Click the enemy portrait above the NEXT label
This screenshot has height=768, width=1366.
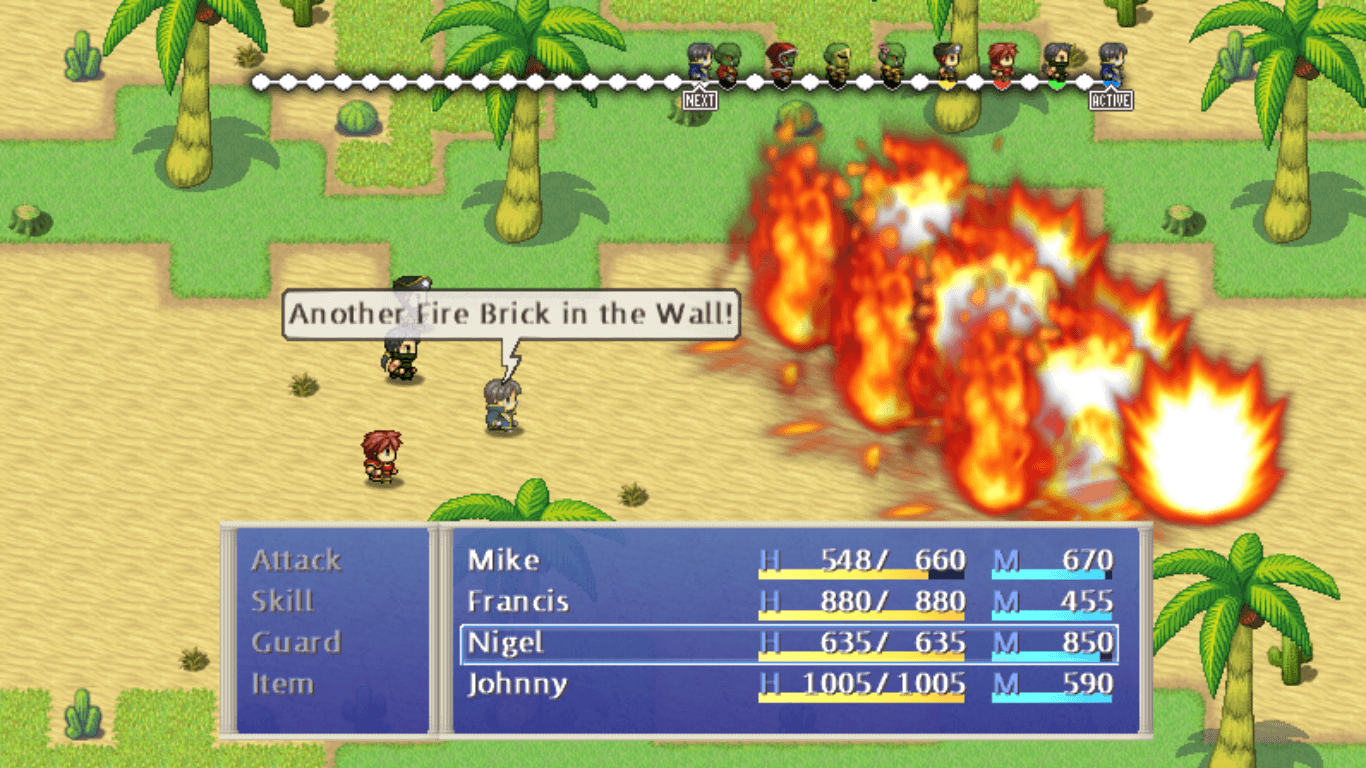[699, 62]
